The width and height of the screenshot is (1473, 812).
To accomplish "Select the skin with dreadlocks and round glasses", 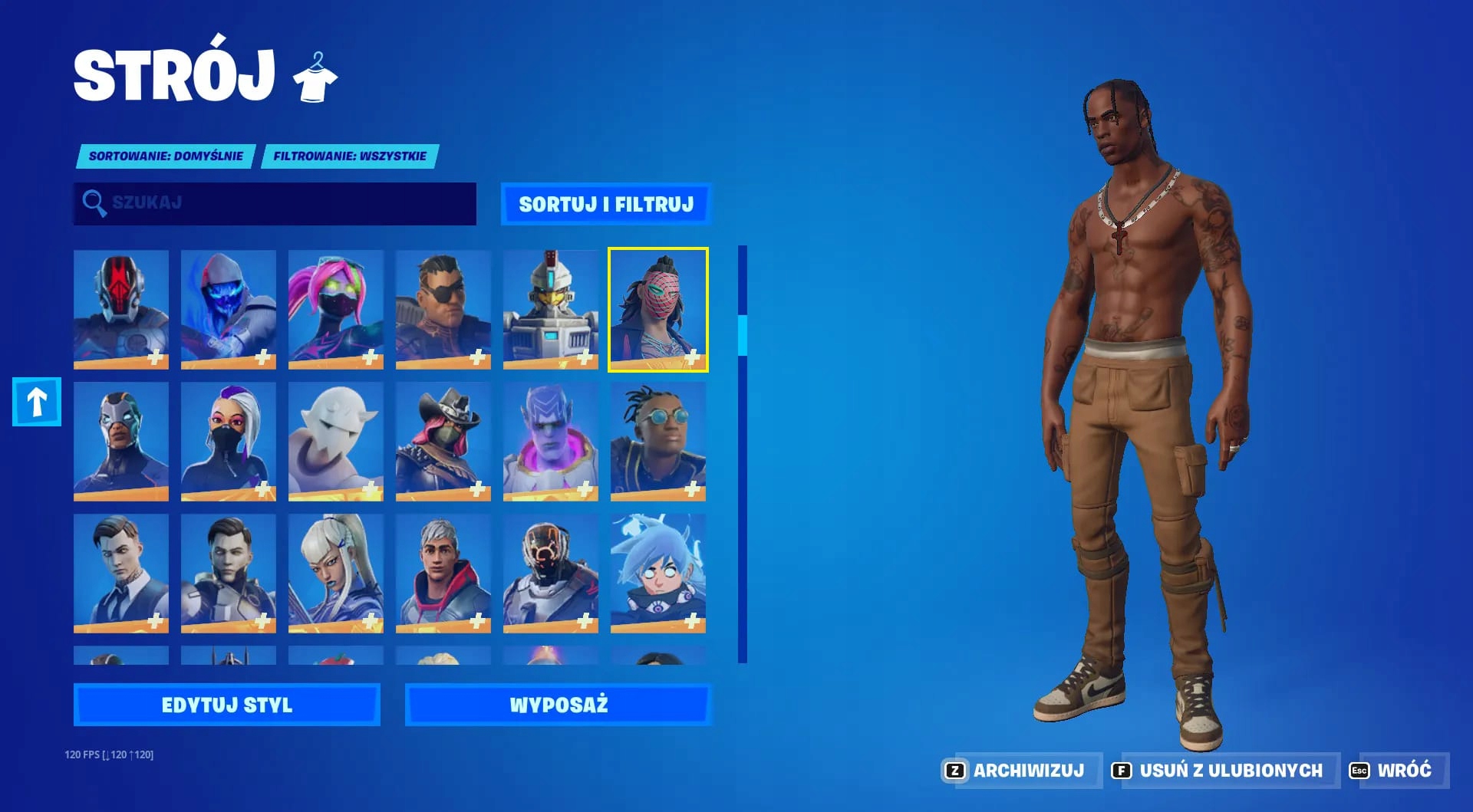I will [658, 441].
